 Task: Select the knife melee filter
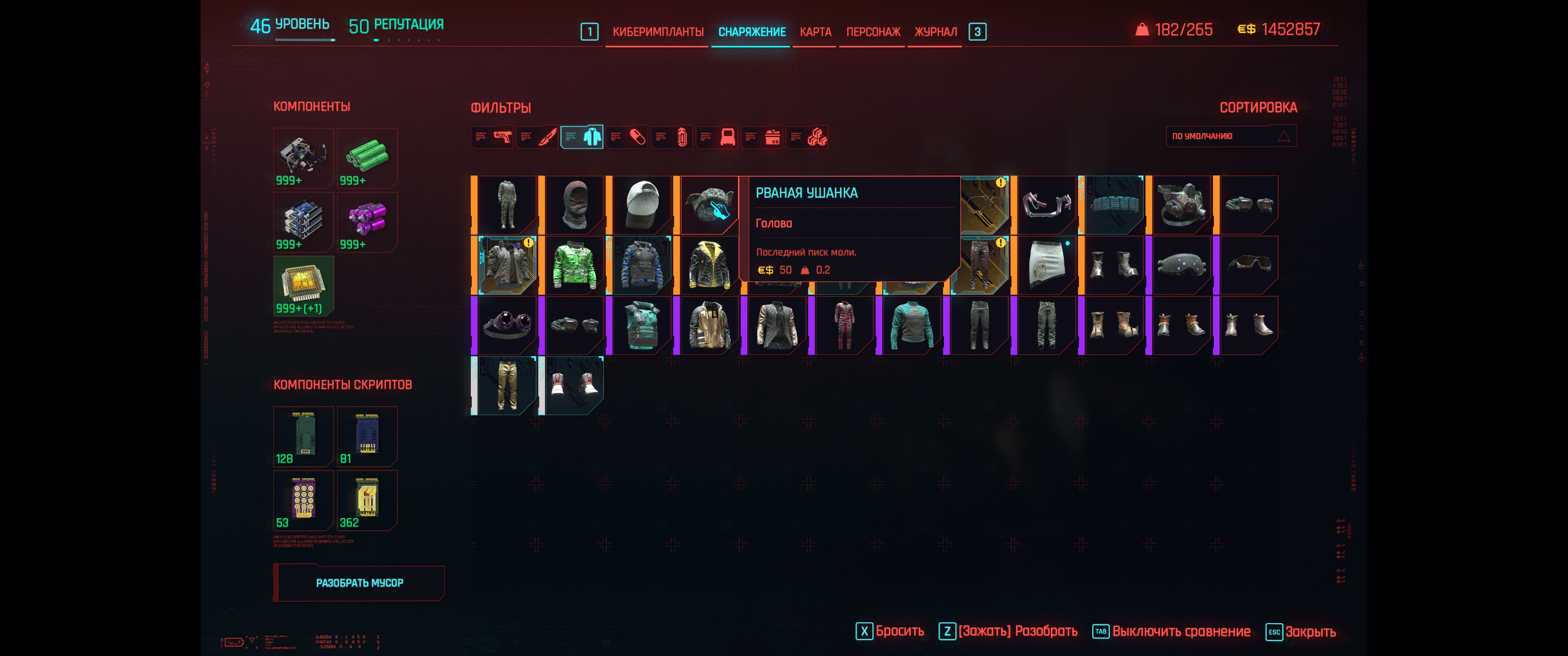[x=538, y=137]
